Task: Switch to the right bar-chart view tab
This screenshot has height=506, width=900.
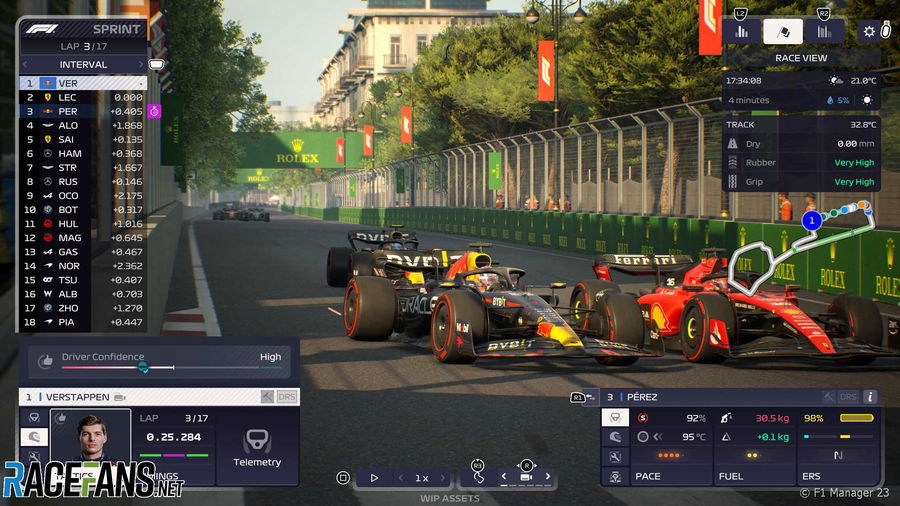Action: pyautogui.click(x=824, y=31)
